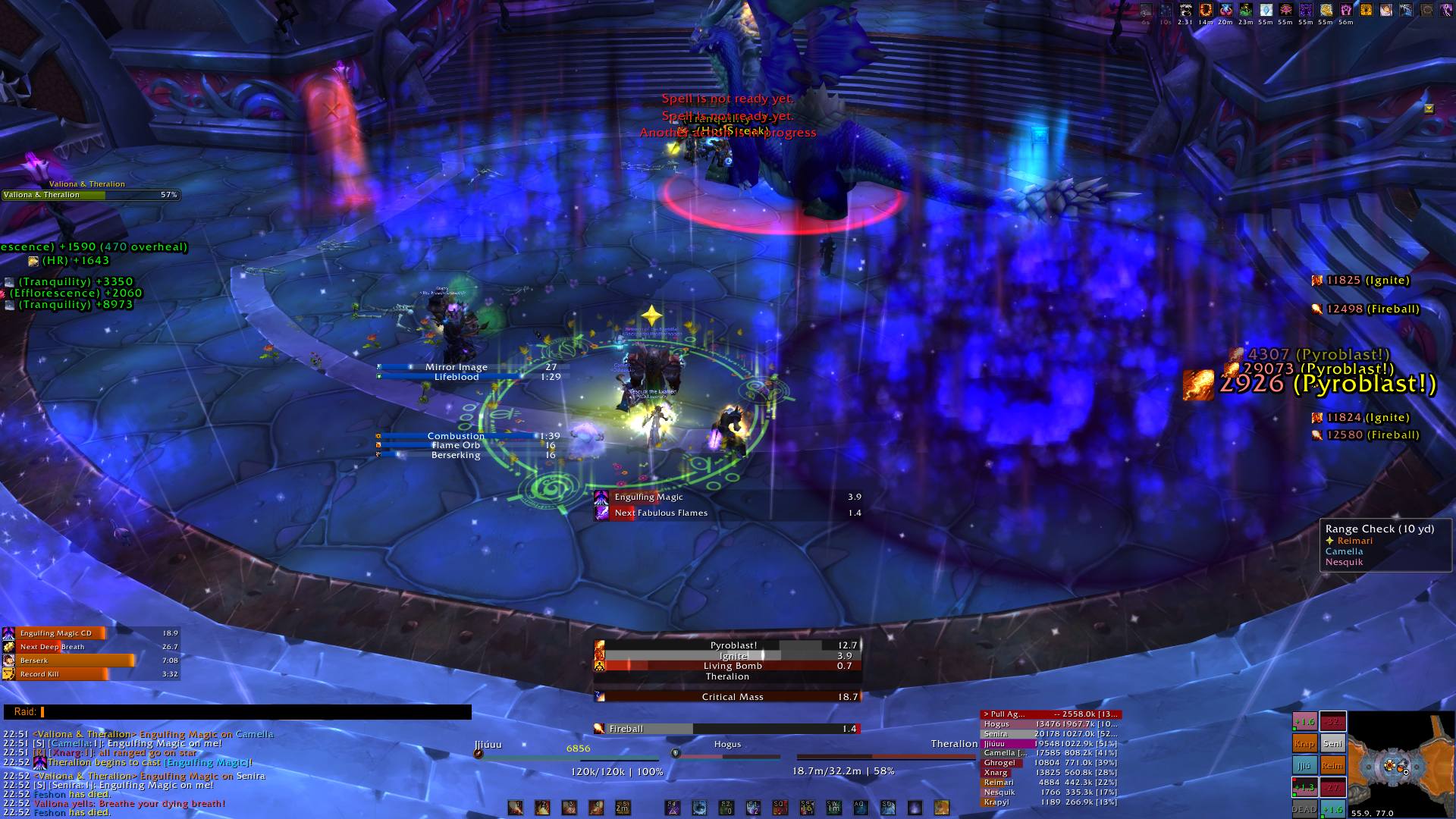Select Reimari in the Range Check list
1456x819 pixels.
pyautogui.click(x=1354, y=541)
